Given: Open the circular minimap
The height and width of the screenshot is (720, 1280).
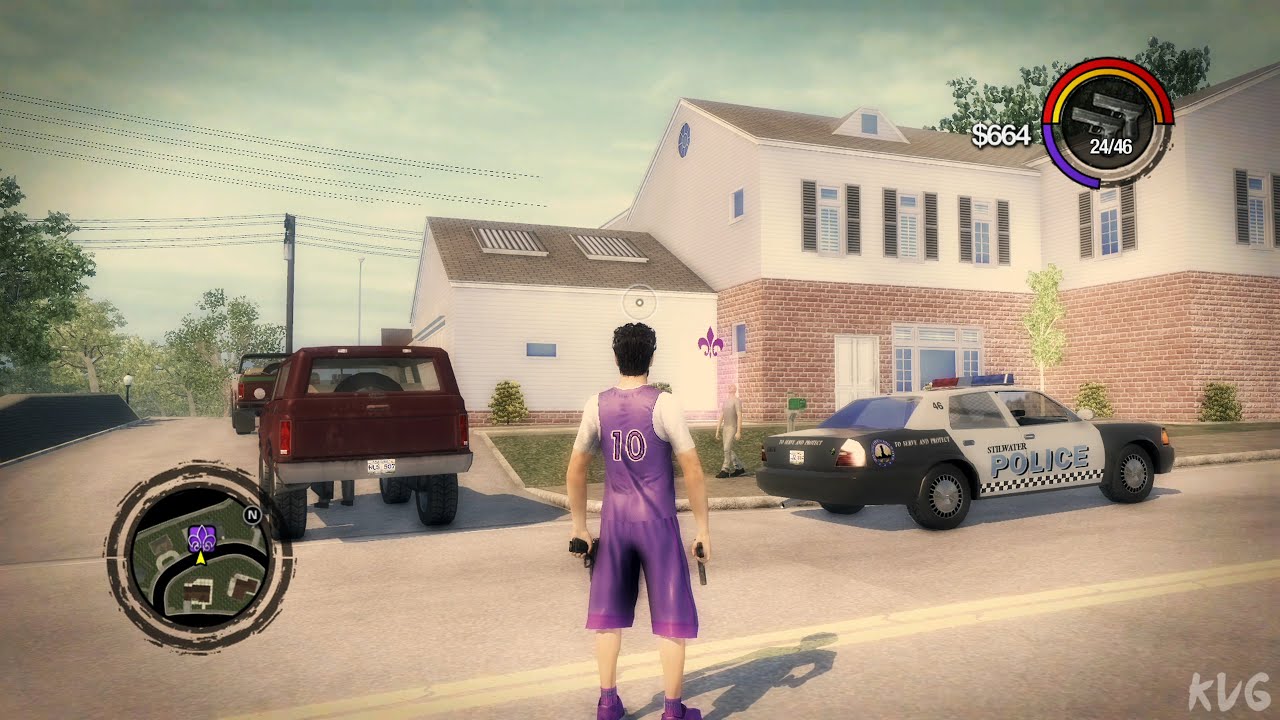Looking at the screenshot, I should tap(199, 557).
